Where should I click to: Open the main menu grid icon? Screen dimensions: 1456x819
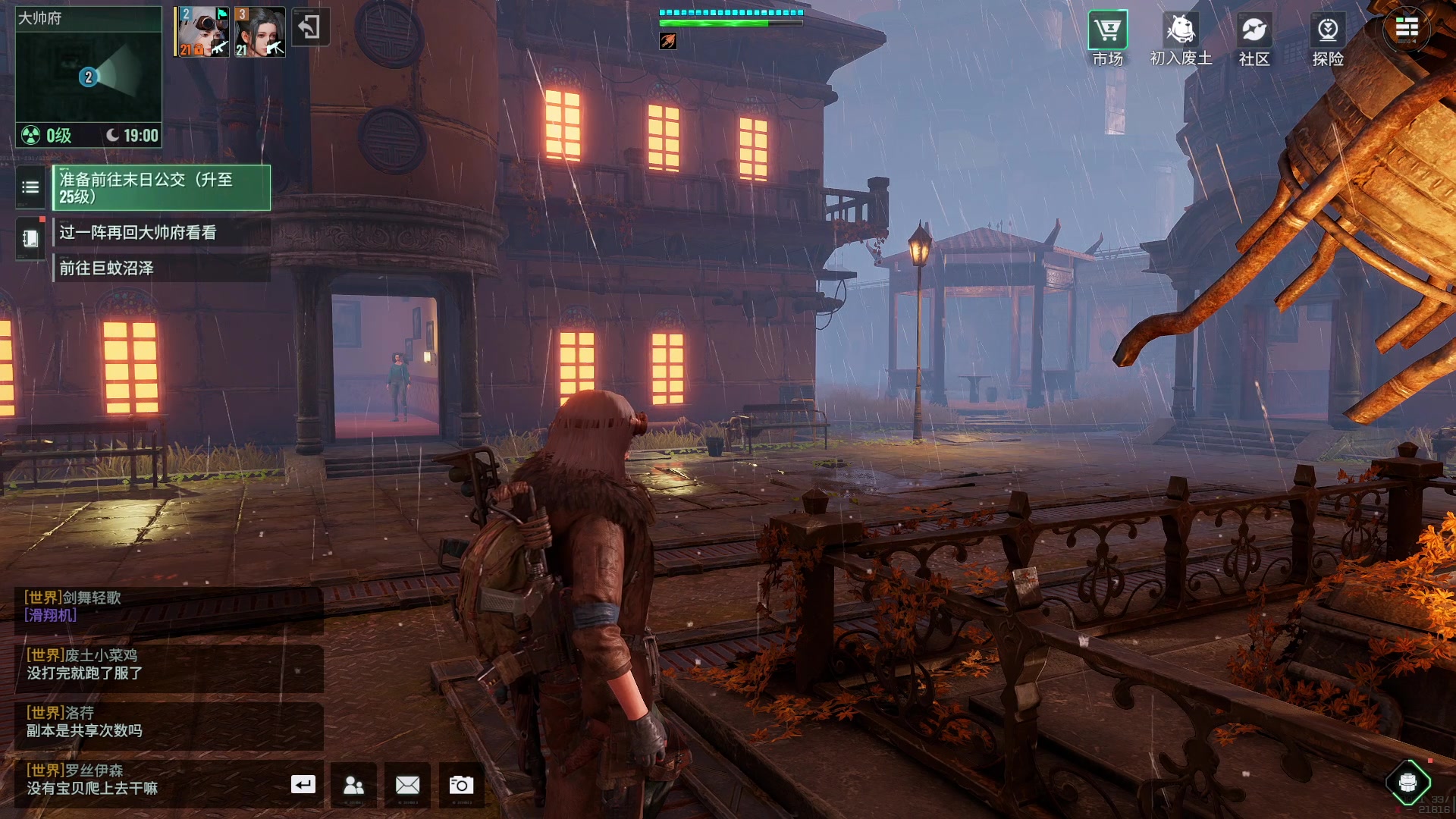click(x=1406, y=29)
